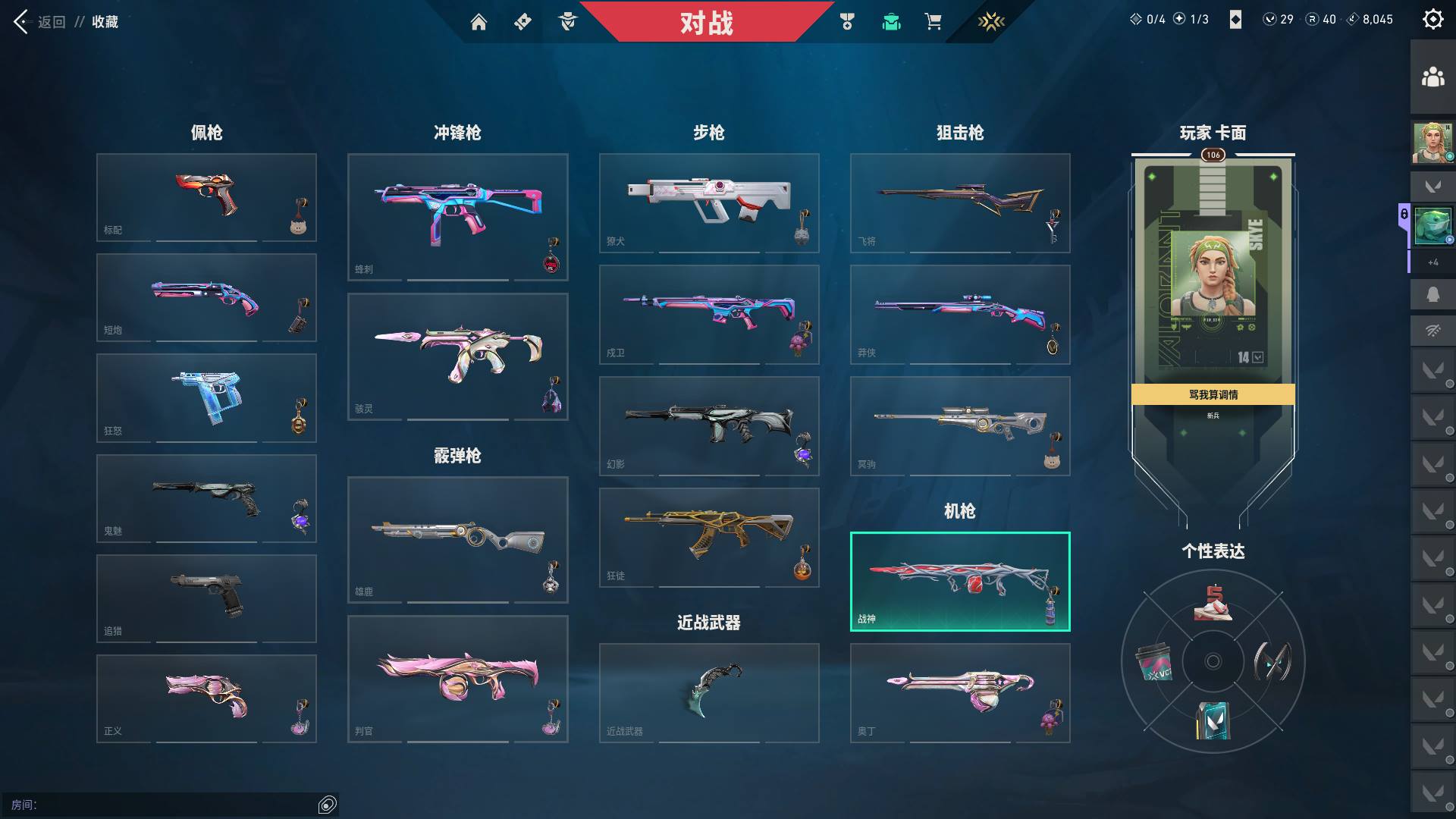Select the 正义 revolver slot
Image resolution: width=1456 pixels, height=819 pixels.
tap(206, 698)
